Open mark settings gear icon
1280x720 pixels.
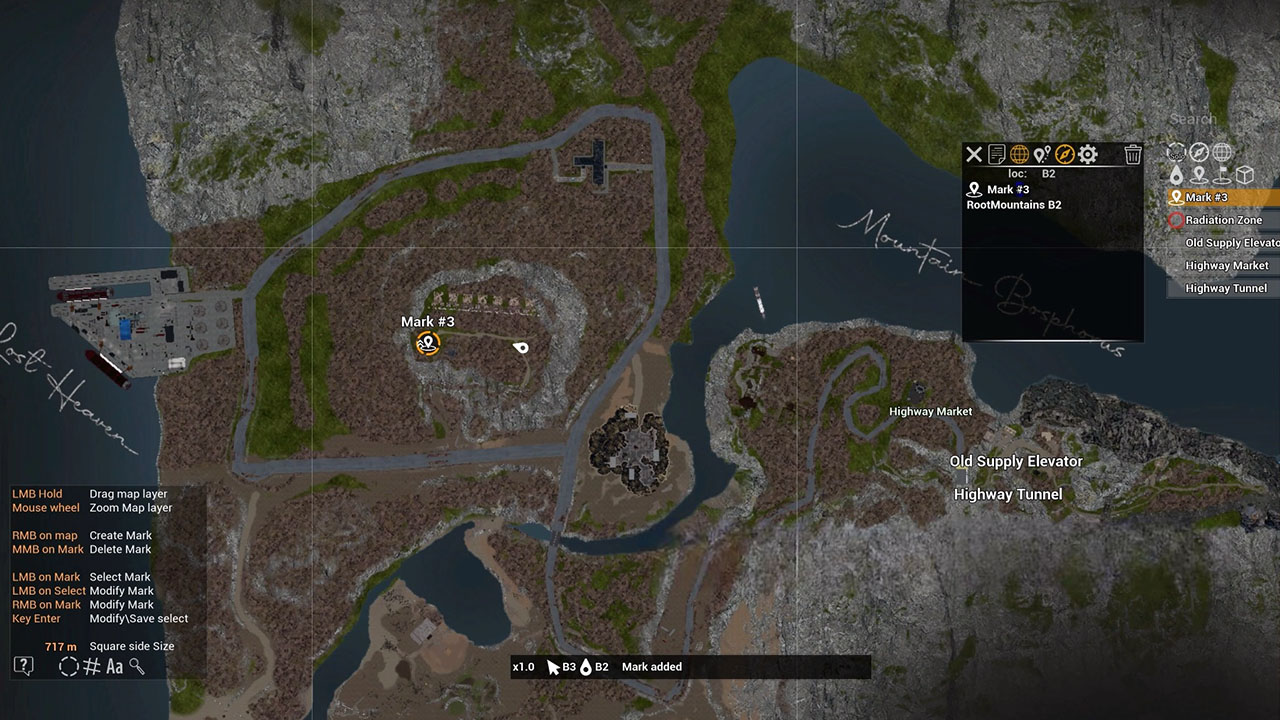coord(1088,154)
